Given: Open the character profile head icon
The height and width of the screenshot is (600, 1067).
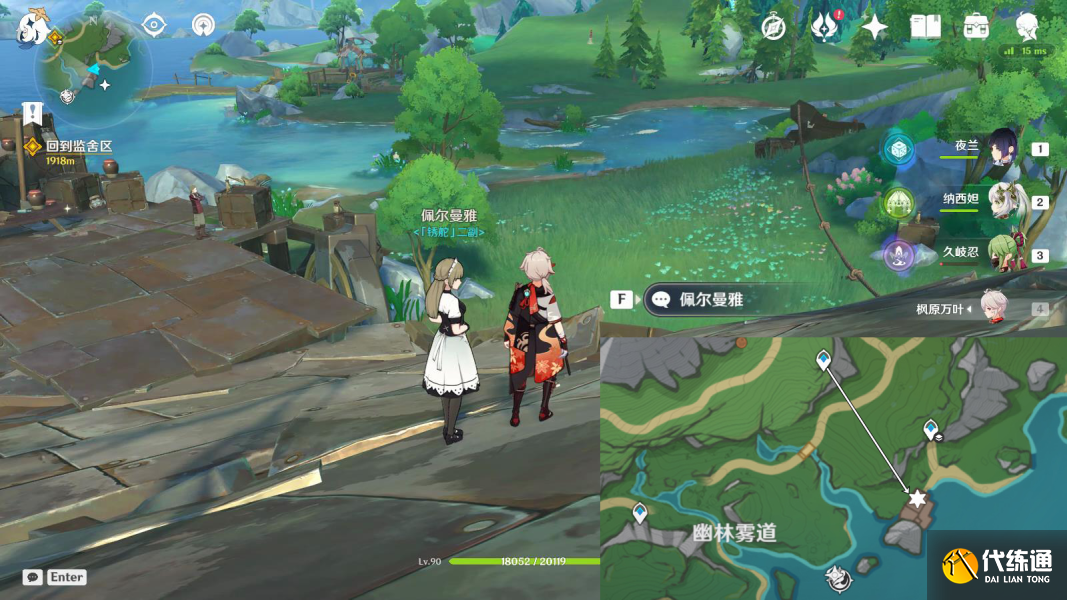Looking at the screenshot, I should click(1026, 25).
